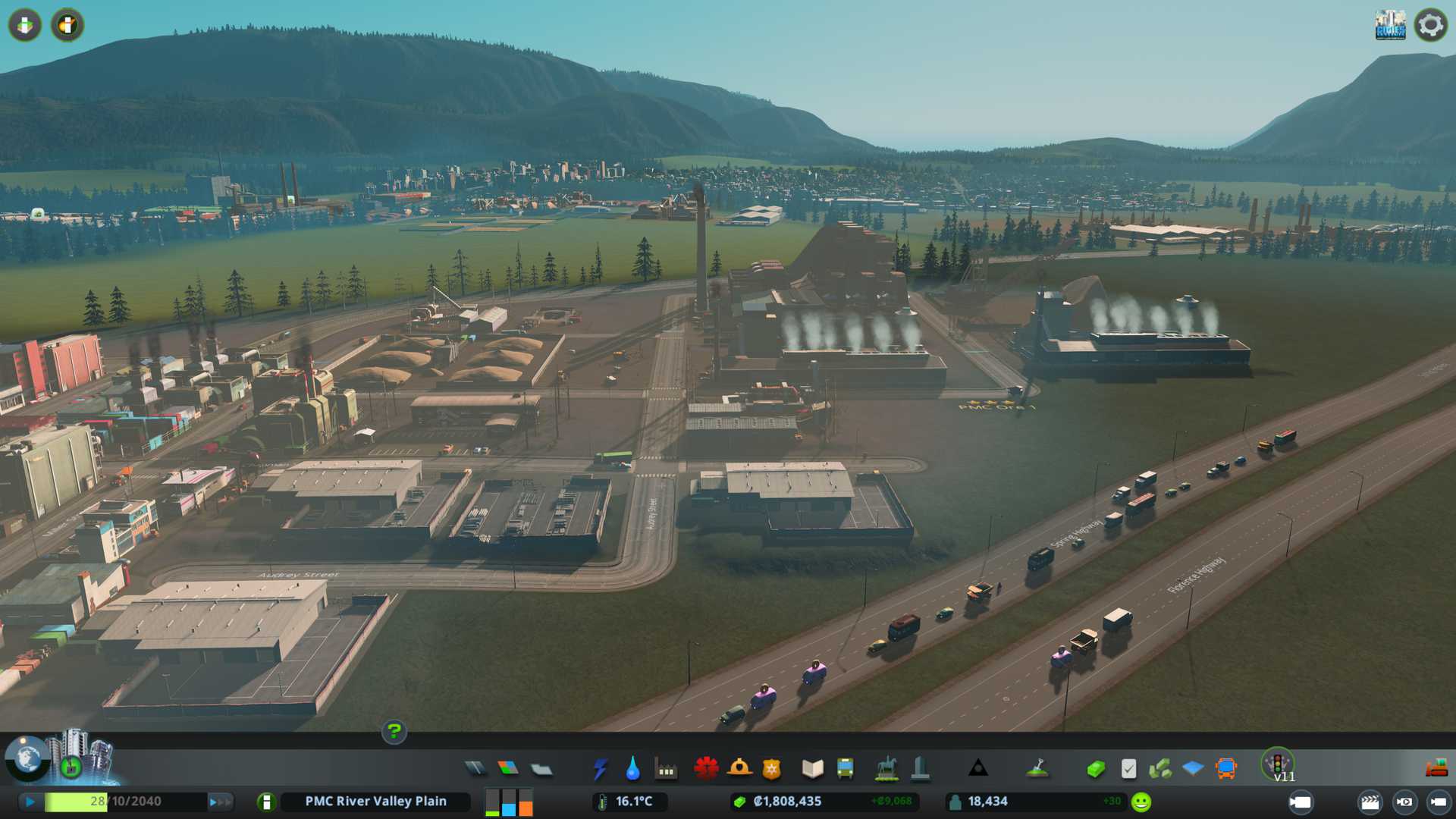Screen dimensions: 1456x819
Task: Change the simulation speed arrows
Action: [x=220, y=802]
